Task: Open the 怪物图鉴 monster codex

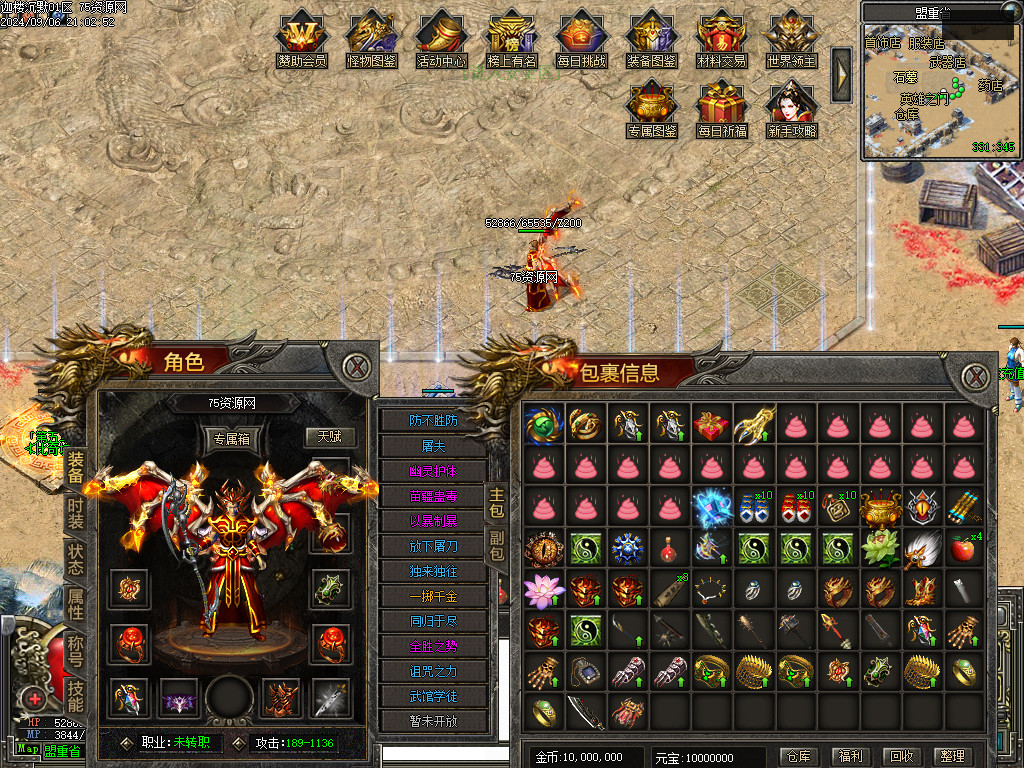Action: [372, 38]
